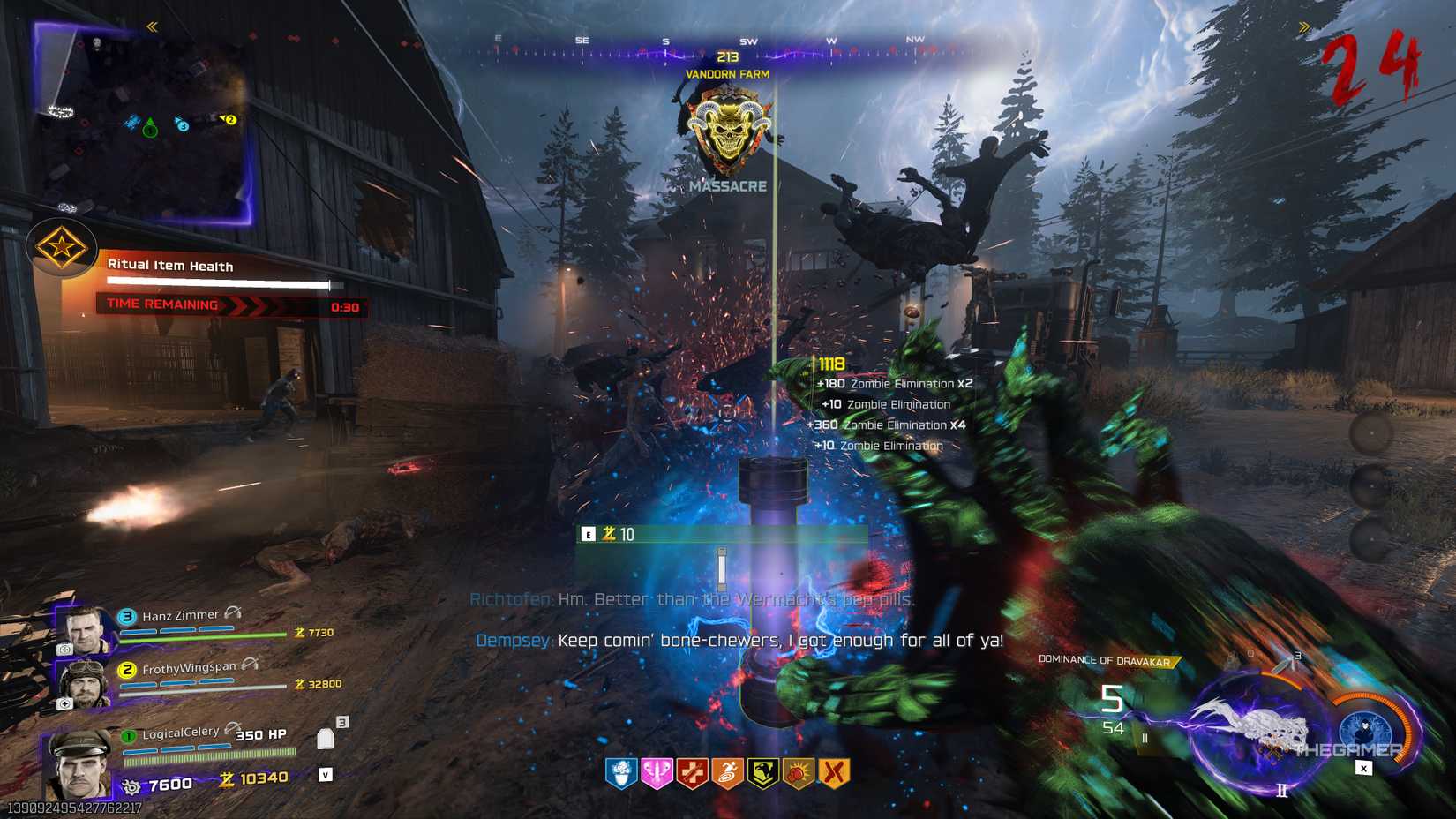Image resolution: width=1456 pixels, height=819 pixels.
Task: Toggle the revive plus icon under FrothyWingspan's portrait
Action: point(64,703)
